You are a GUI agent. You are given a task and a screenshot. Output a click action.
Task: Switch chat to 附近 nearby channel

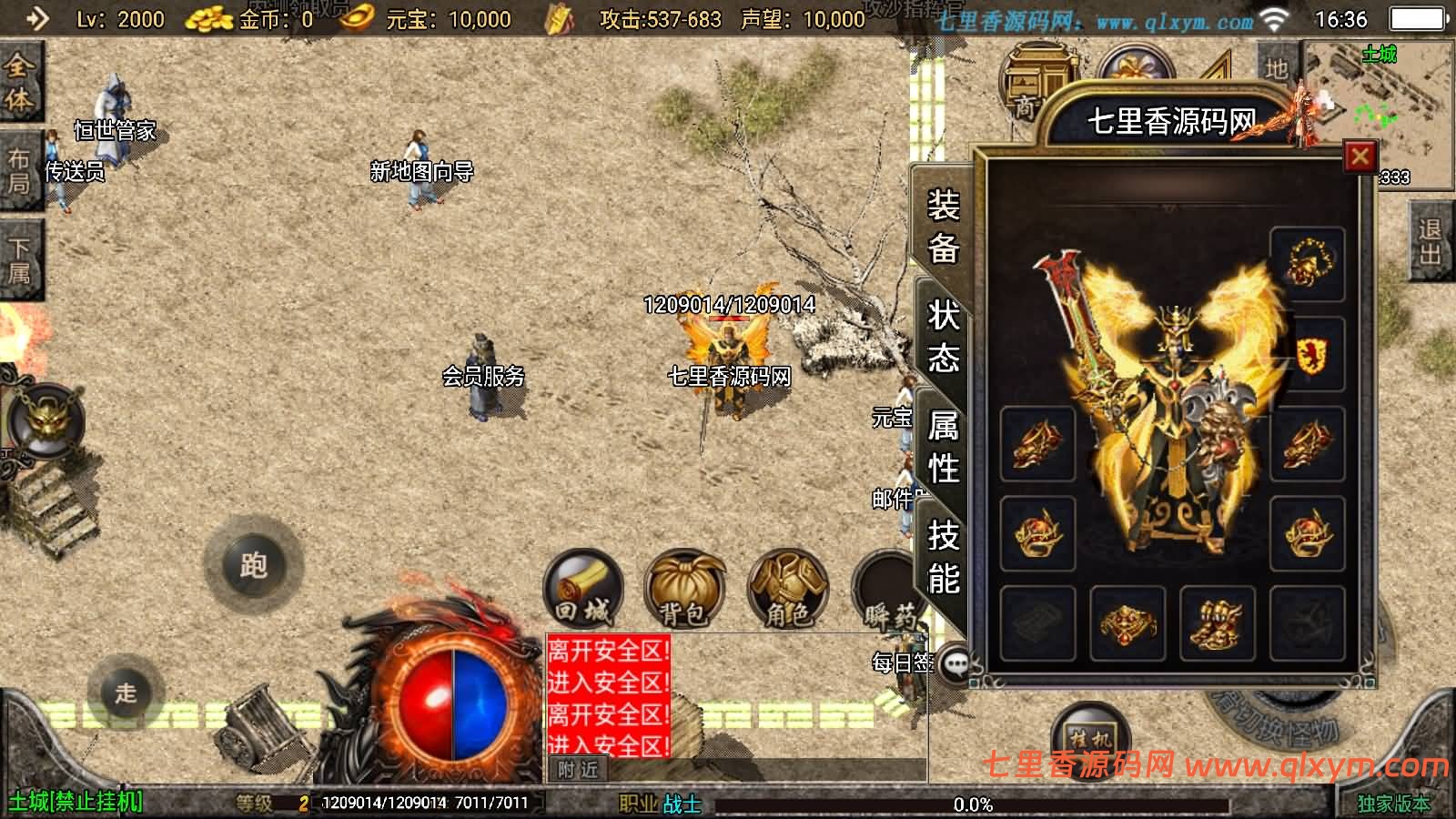(578, 770)
